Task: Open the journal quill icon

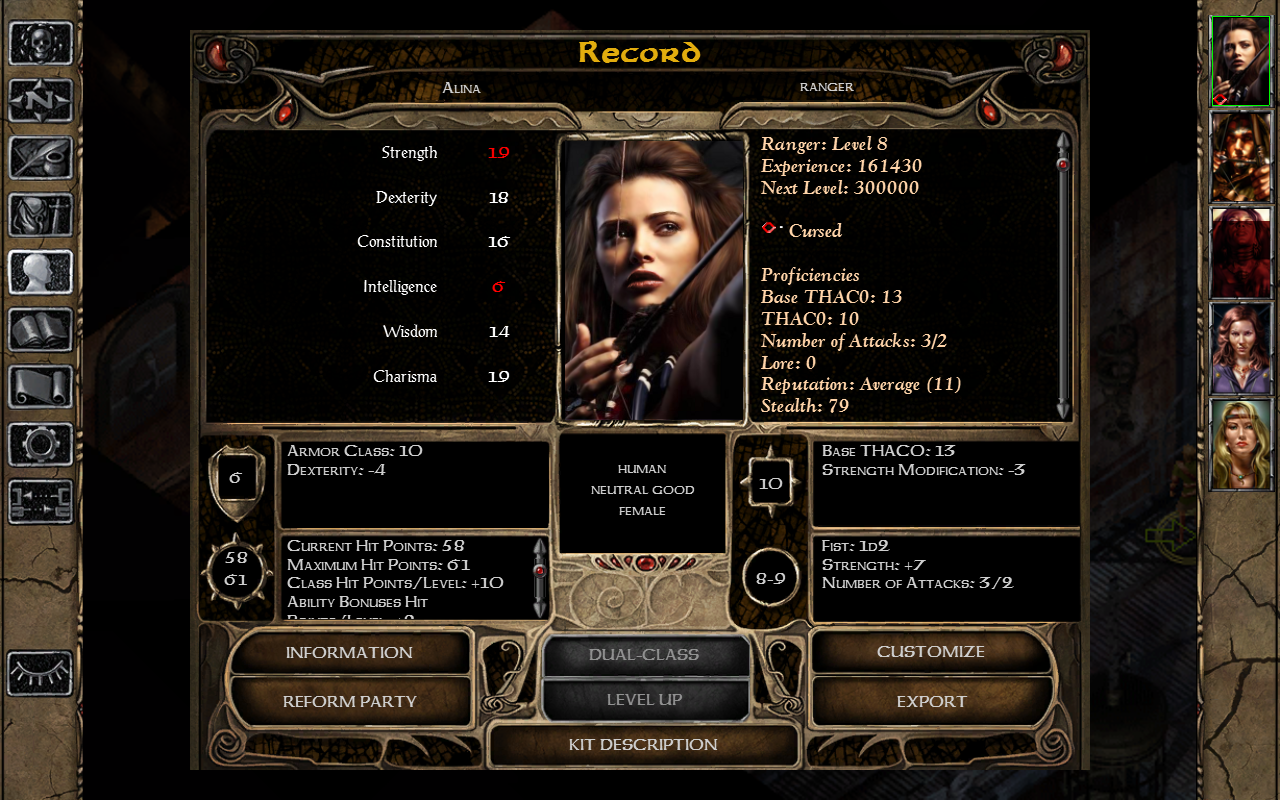Action: tap(41, 157)
